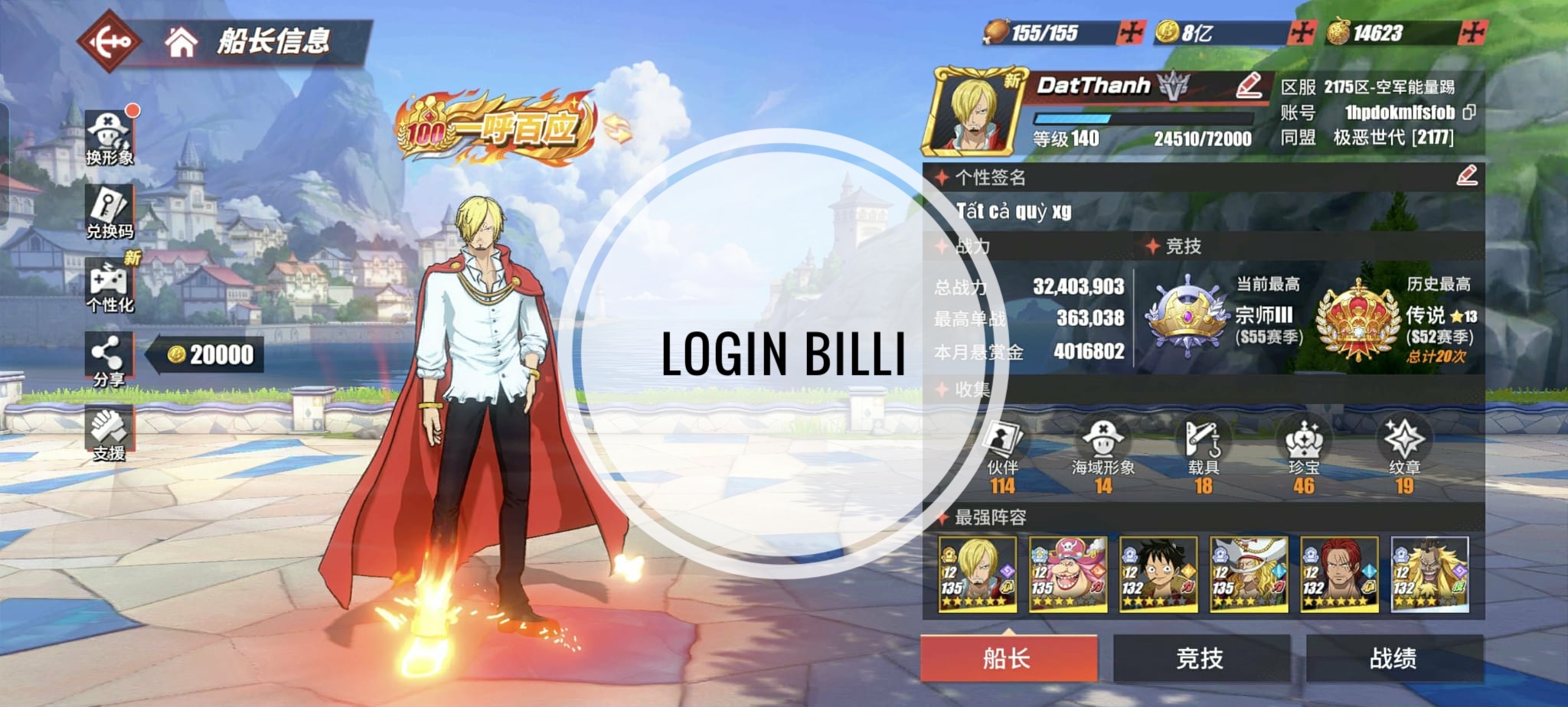
Task: Switch to the 竞技 arena tab
Action: click(x=1200, y=658)
